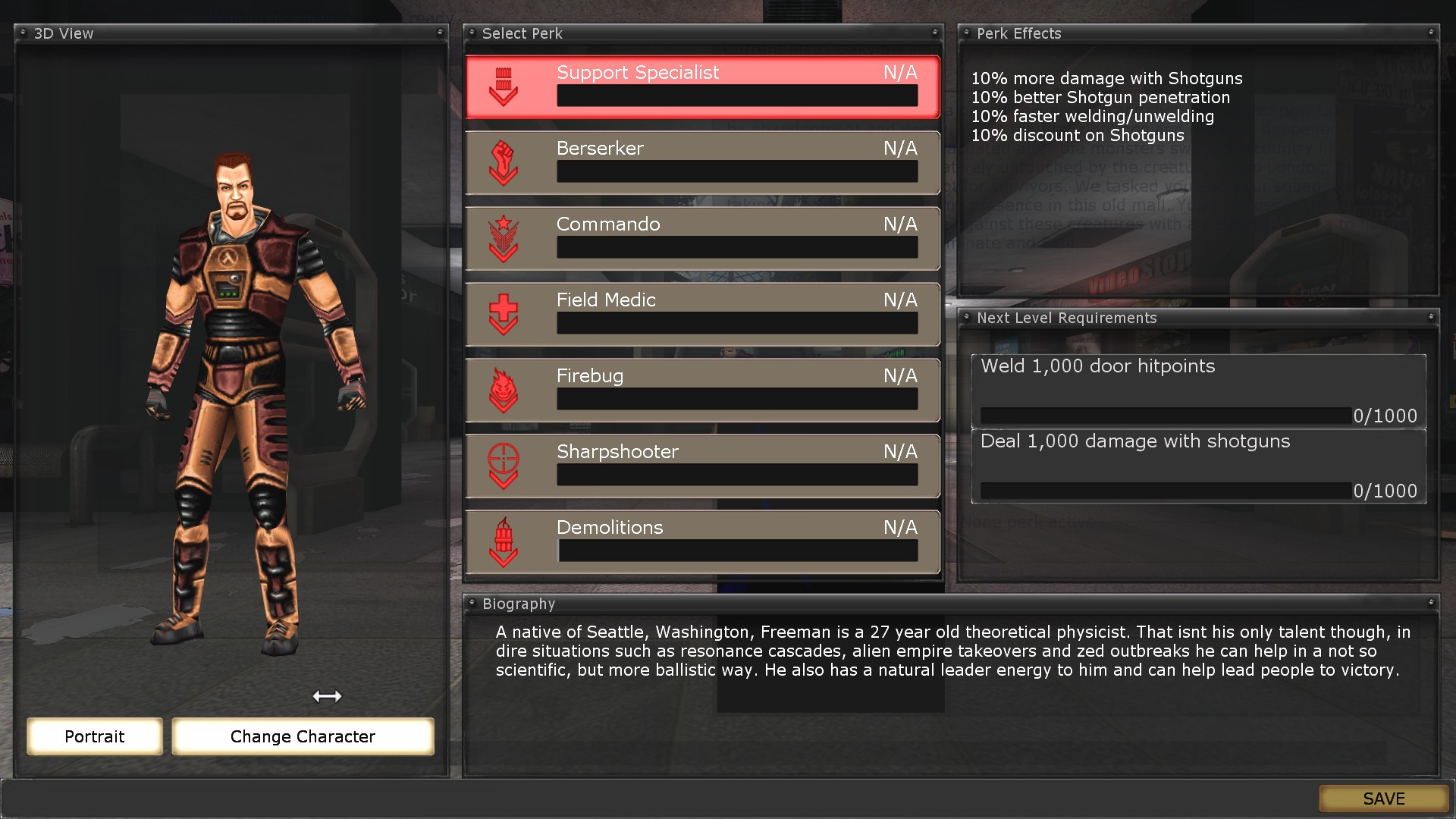Select the Field Medic cross icon
This screenshot has height=819, width=1456.
[503, 313]
